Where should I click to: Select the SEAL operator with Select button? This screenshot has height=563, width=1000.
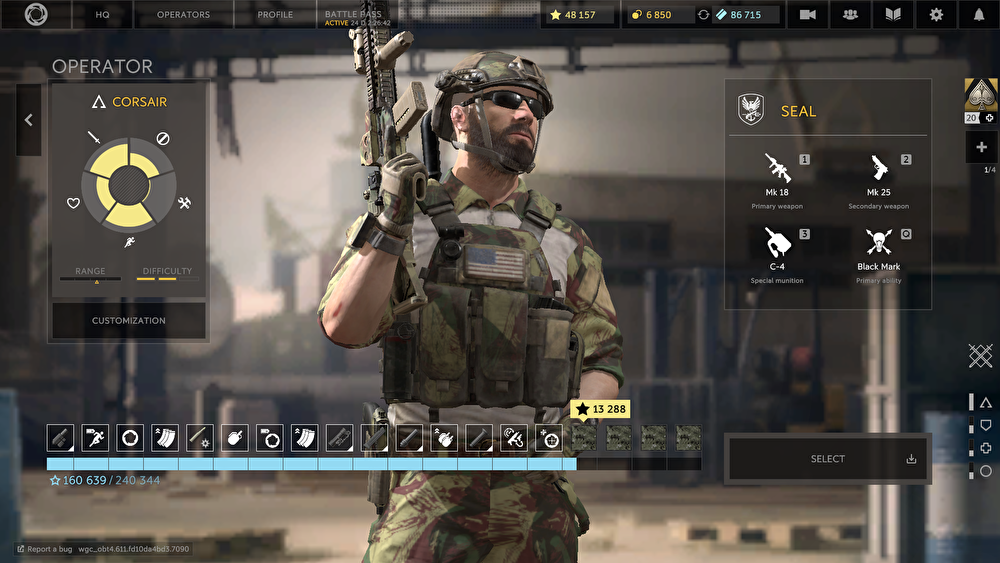828,459
